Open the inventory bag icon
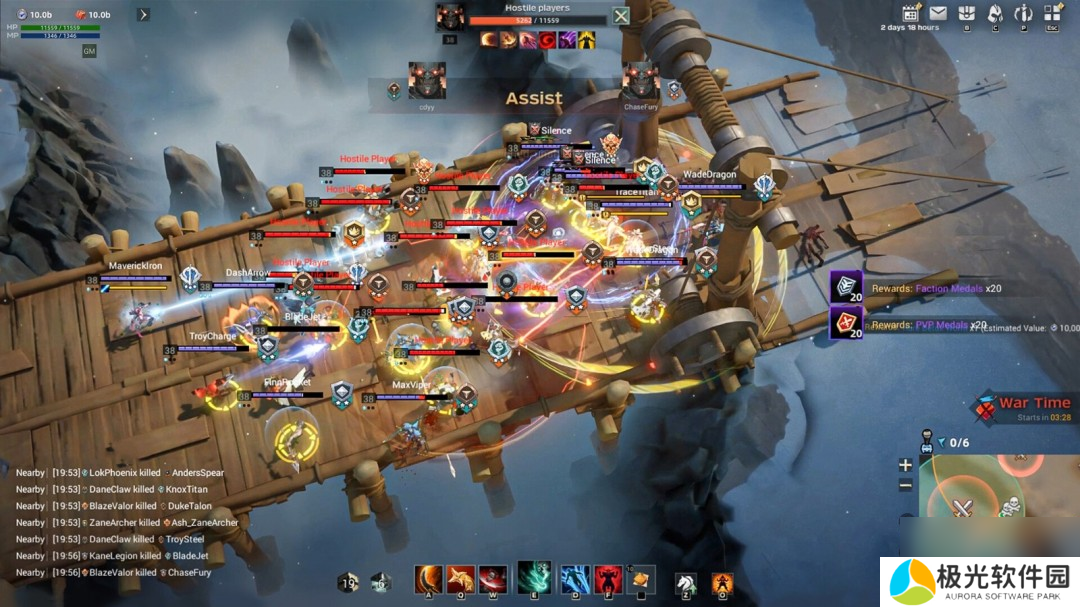 tap(966, 13)
